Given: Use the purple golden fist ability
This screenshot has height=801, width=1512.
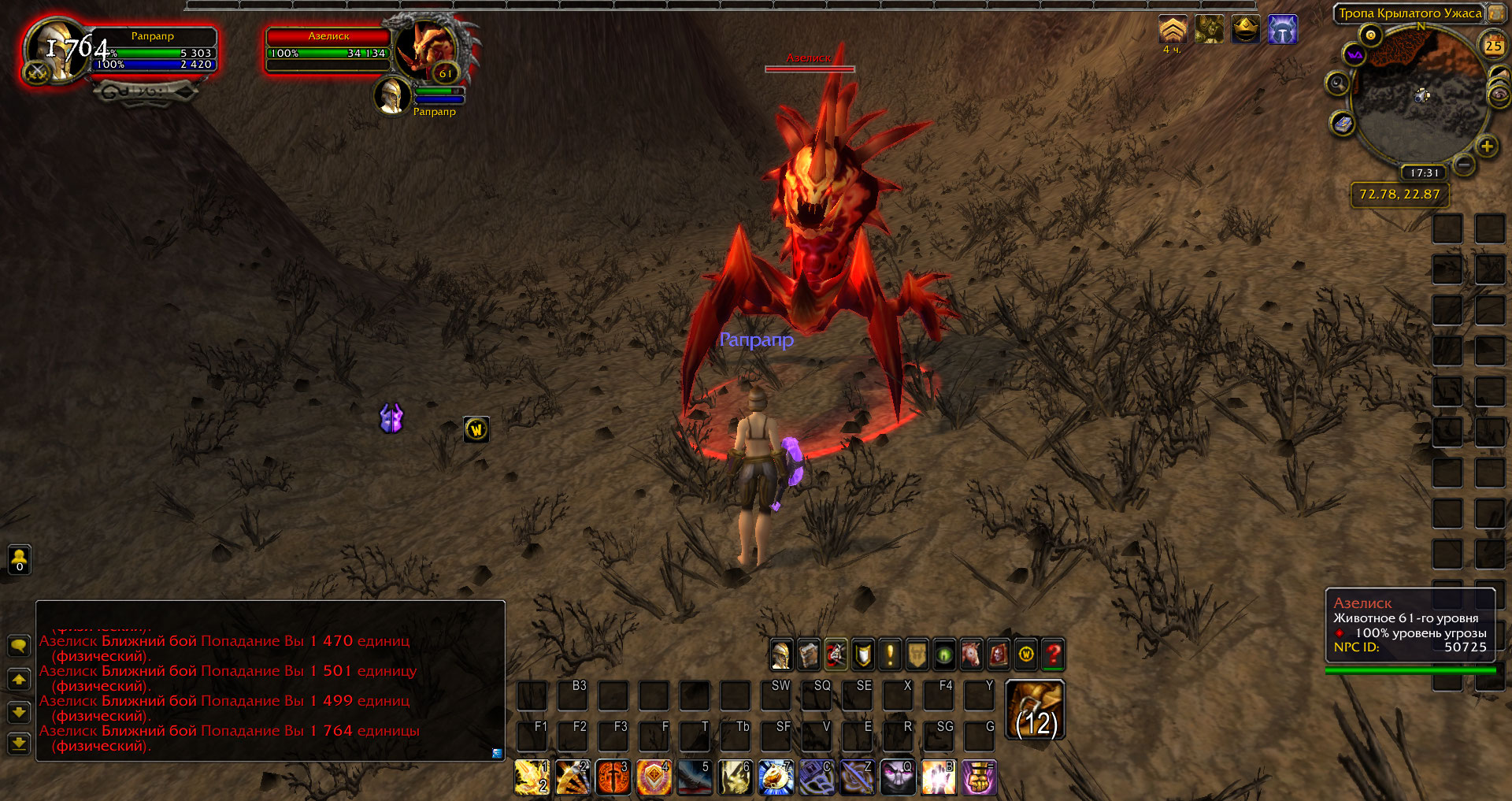Looking at the screenshot, I should [980, 777].
